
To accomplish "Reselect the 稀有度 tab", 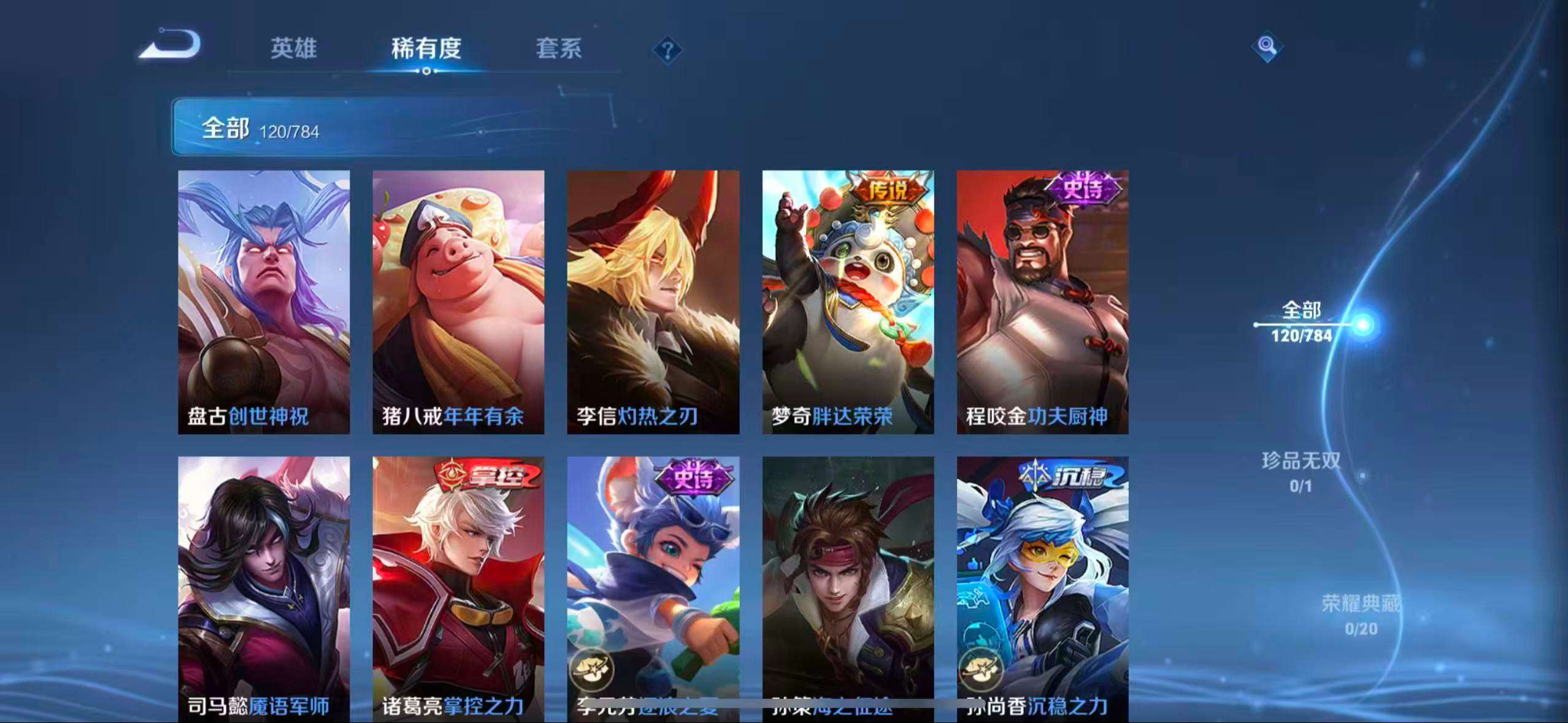I will [426, 49].
